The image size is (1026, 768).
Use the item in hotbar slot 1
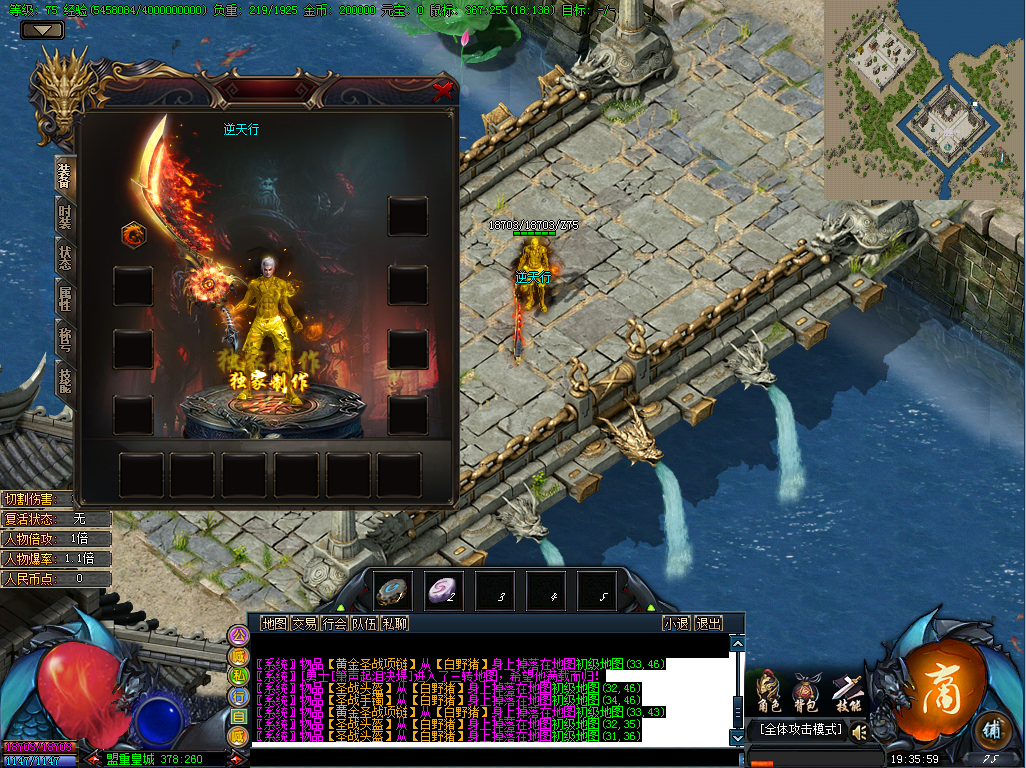(x=392, y=592)
